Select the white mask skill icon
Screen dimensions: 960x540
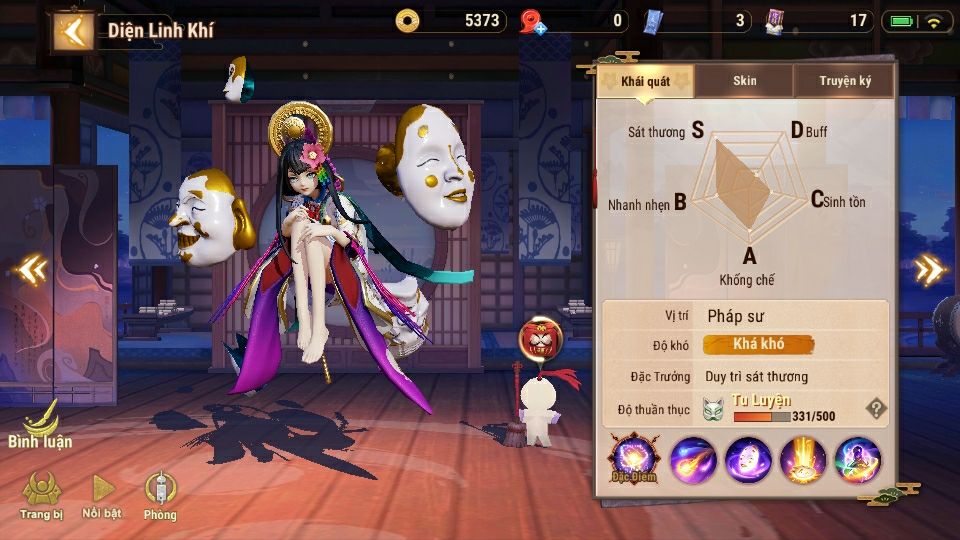pyautogui.click(x=748, y=460)
